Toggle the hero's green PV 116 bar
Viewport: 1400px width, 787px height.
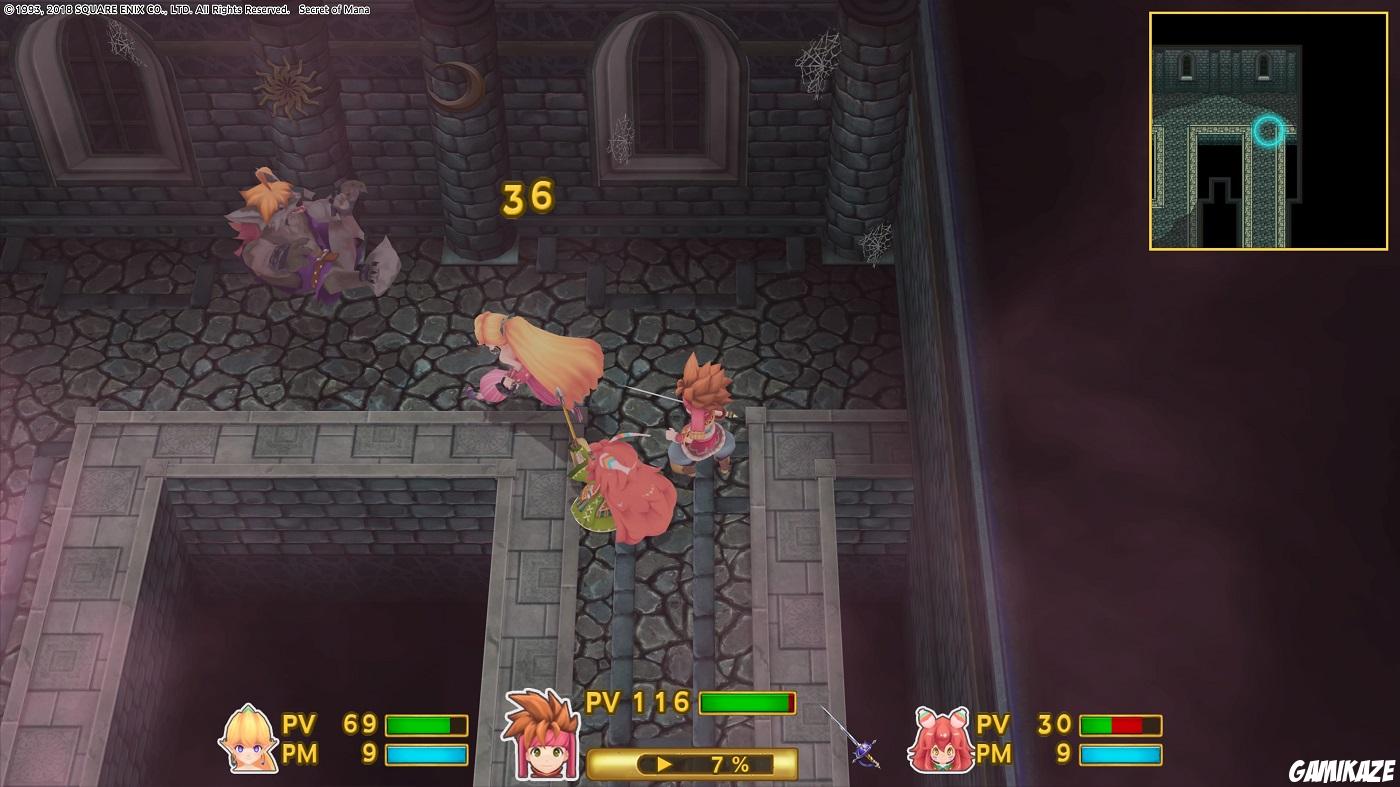(x=746, y=703)
